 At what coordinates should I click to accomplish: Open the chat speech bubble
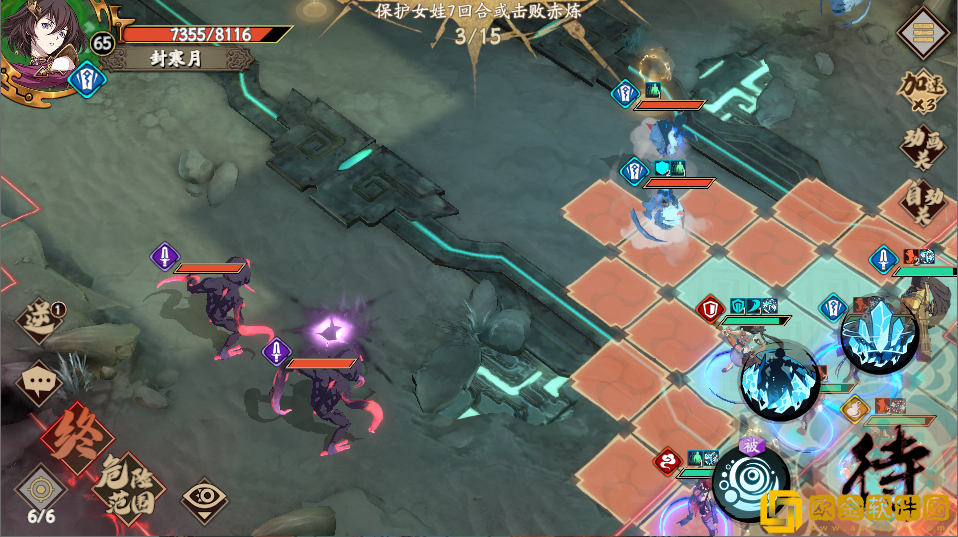click(40, 380)
